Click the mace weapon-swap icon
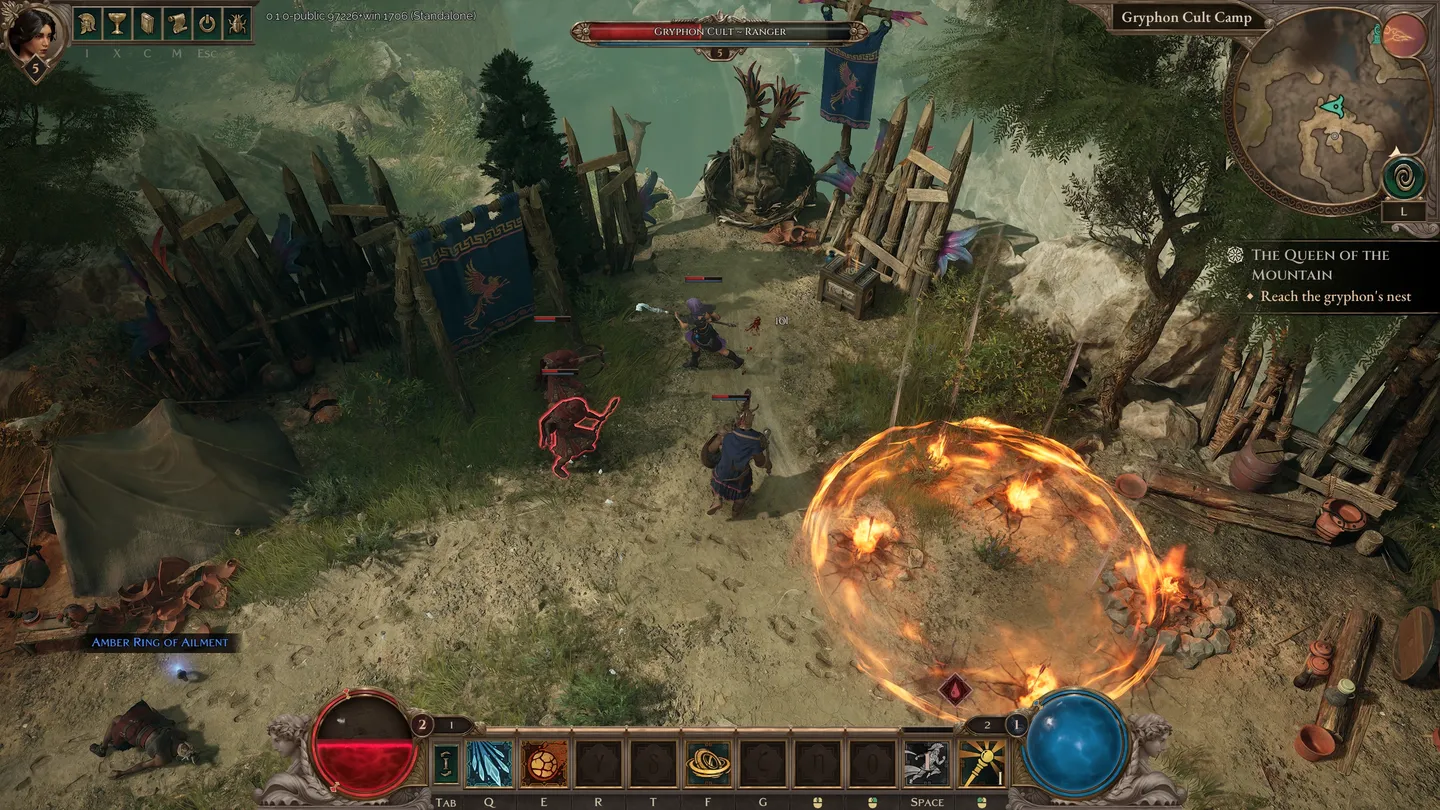Screen dimensions: 1440x810 point(981,762)
